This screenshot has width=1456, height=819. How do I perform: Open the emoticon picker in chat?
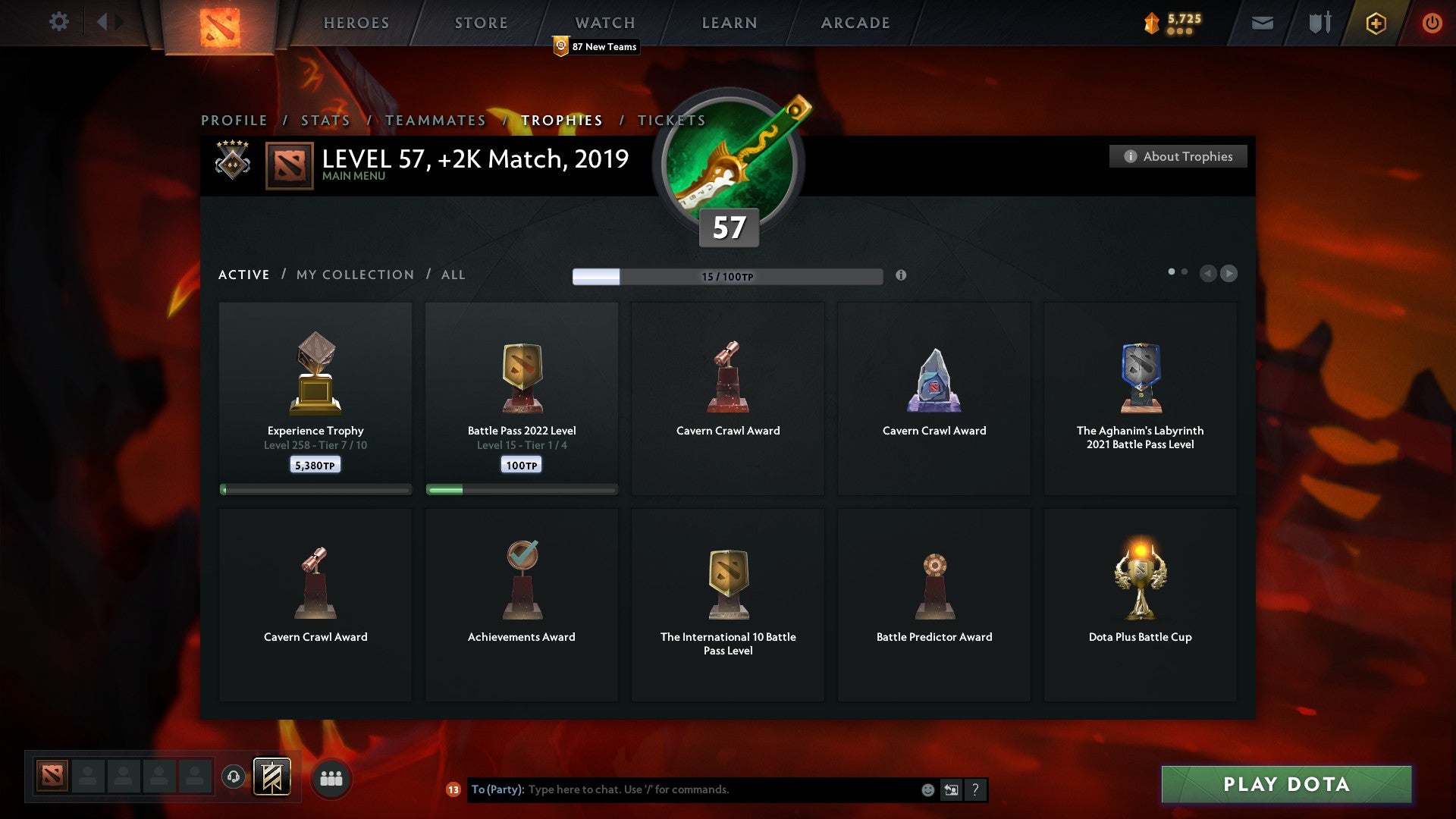pyautogui.click(x=928, y=789)
